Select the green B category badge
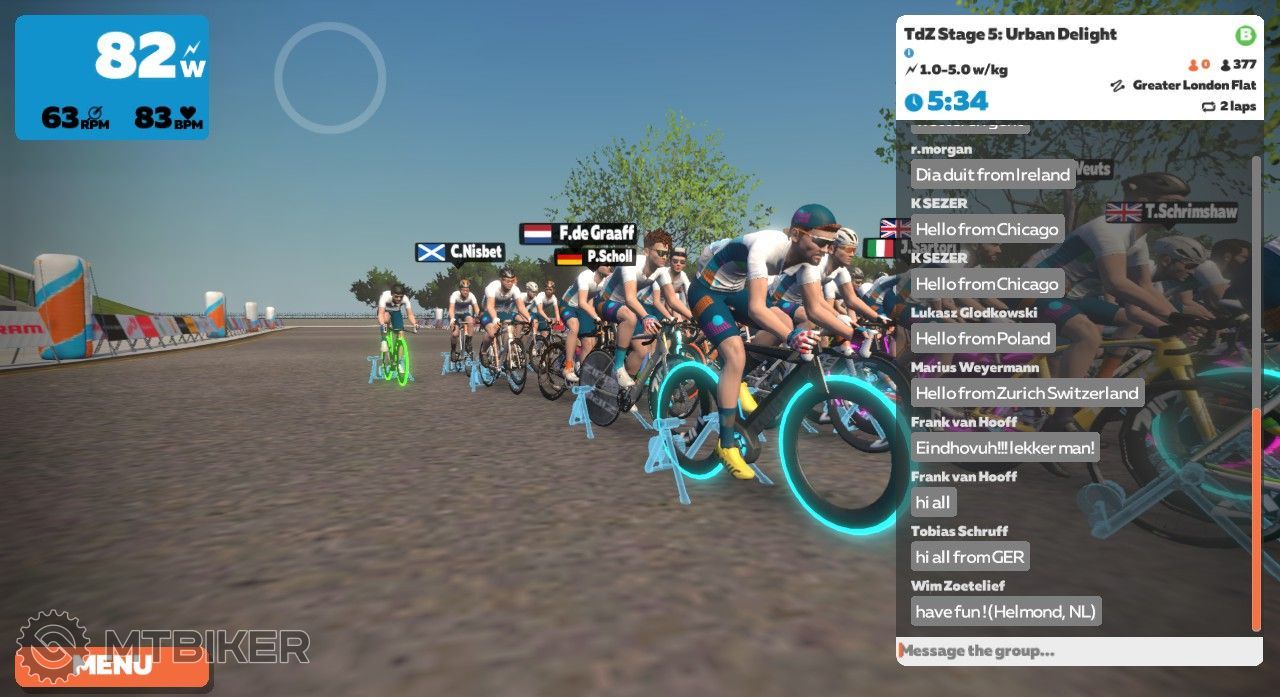 1245,36
